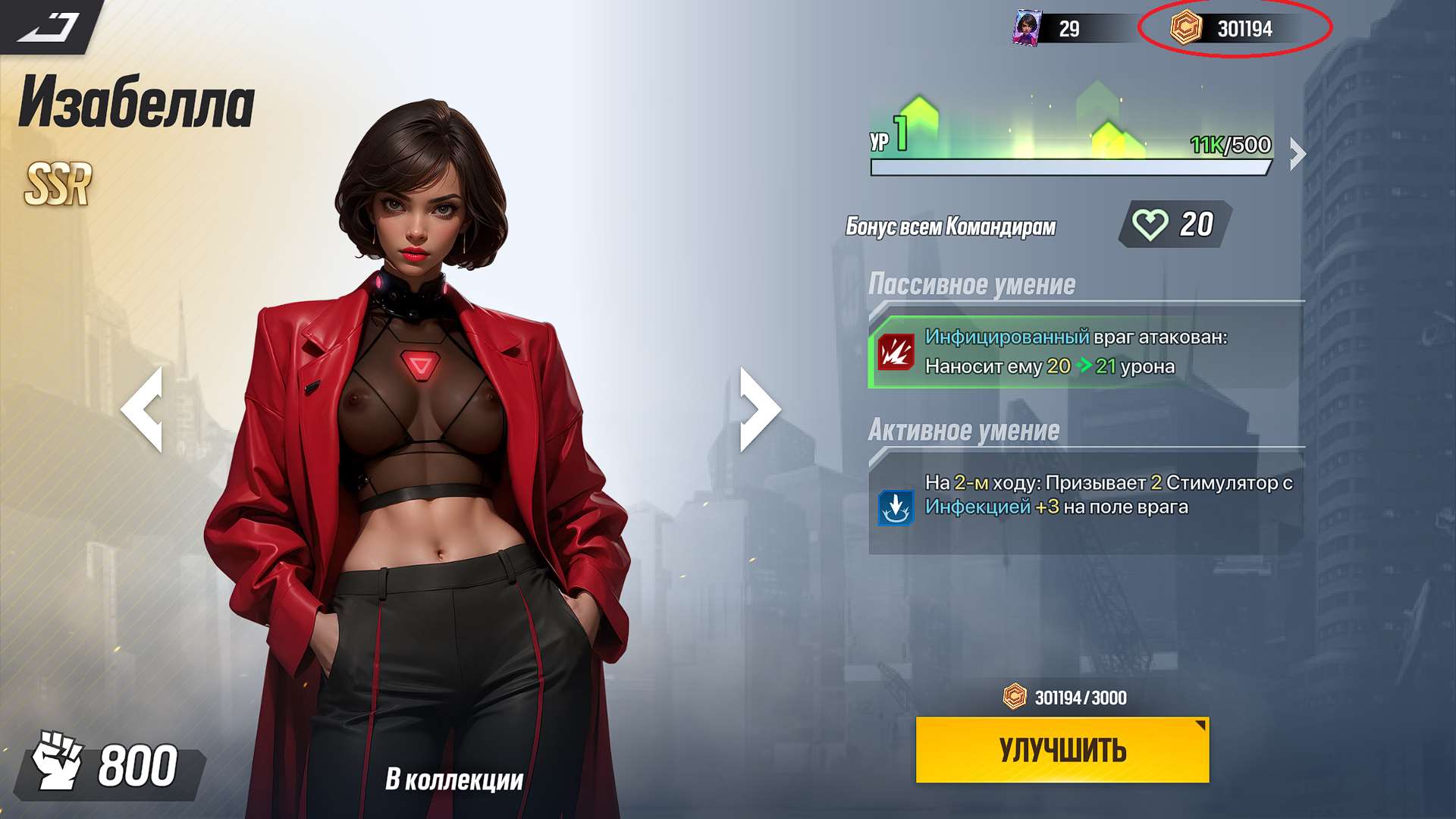Click the В коллекции label

[x=454, y=778]
